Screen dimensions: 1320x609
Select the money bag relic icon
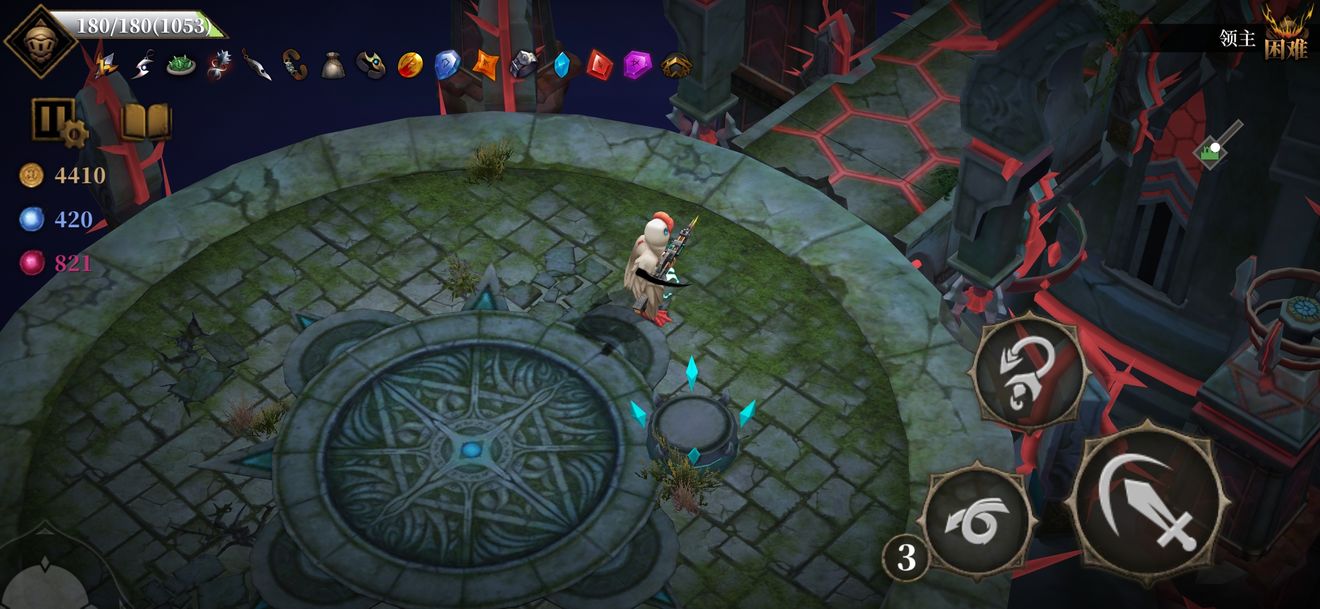coord(333,65)
